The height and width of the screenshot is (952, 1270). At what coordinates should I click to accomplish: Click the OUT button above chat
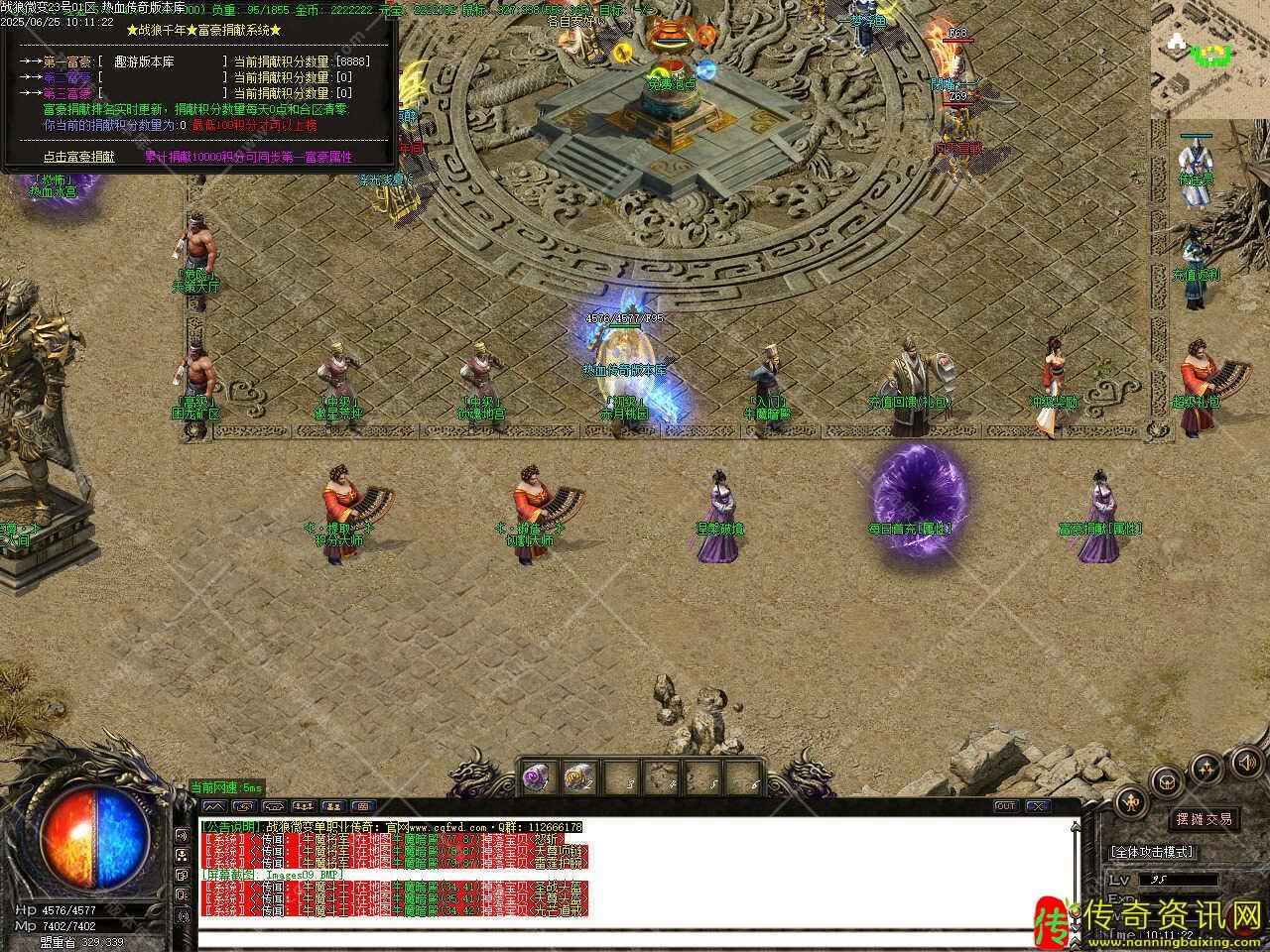coord(1005,806)
